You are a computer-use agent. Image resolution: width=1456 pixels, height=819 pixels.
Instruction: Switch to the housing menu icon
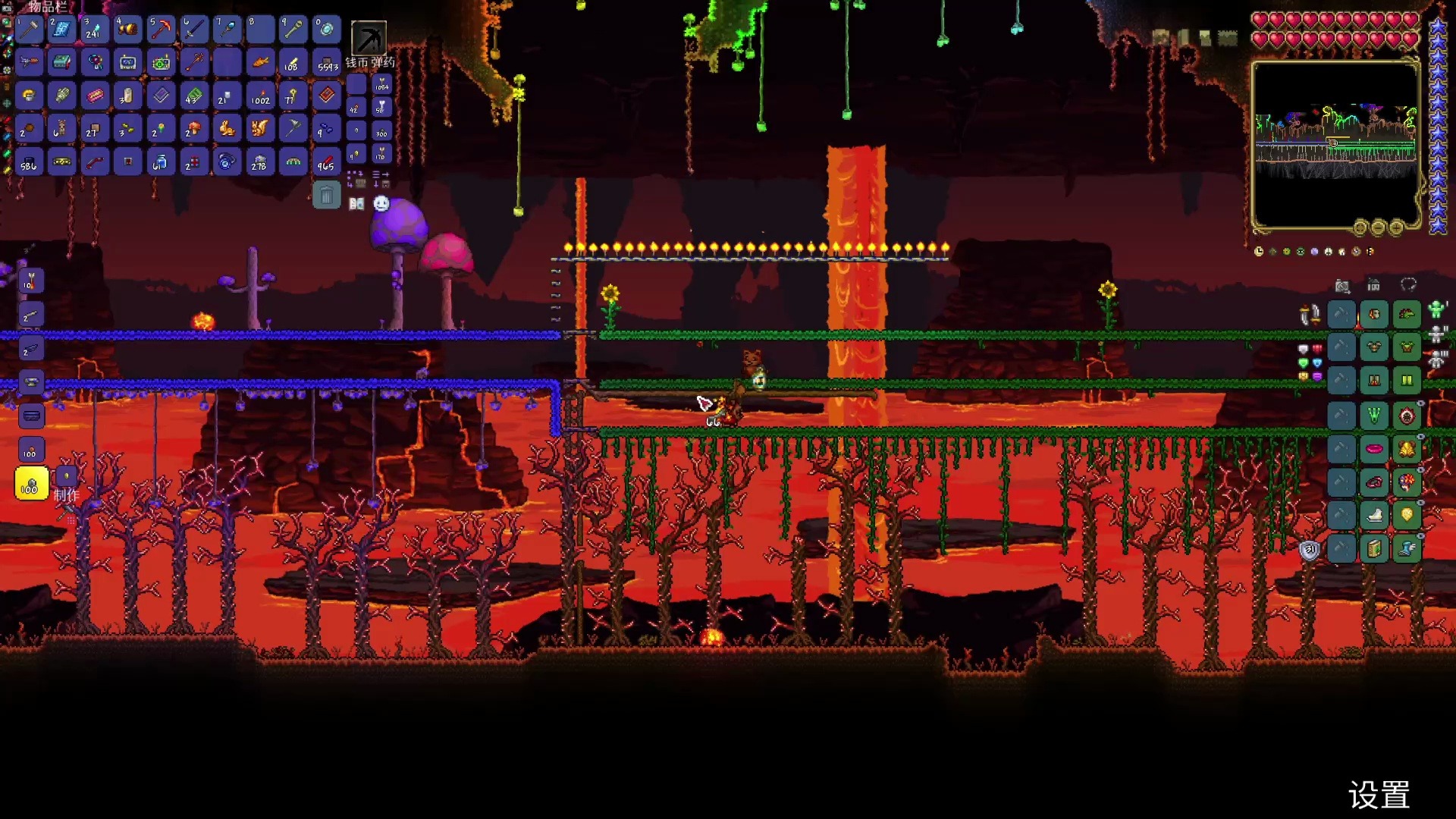pyautogui.click(x=1373, y=285)
